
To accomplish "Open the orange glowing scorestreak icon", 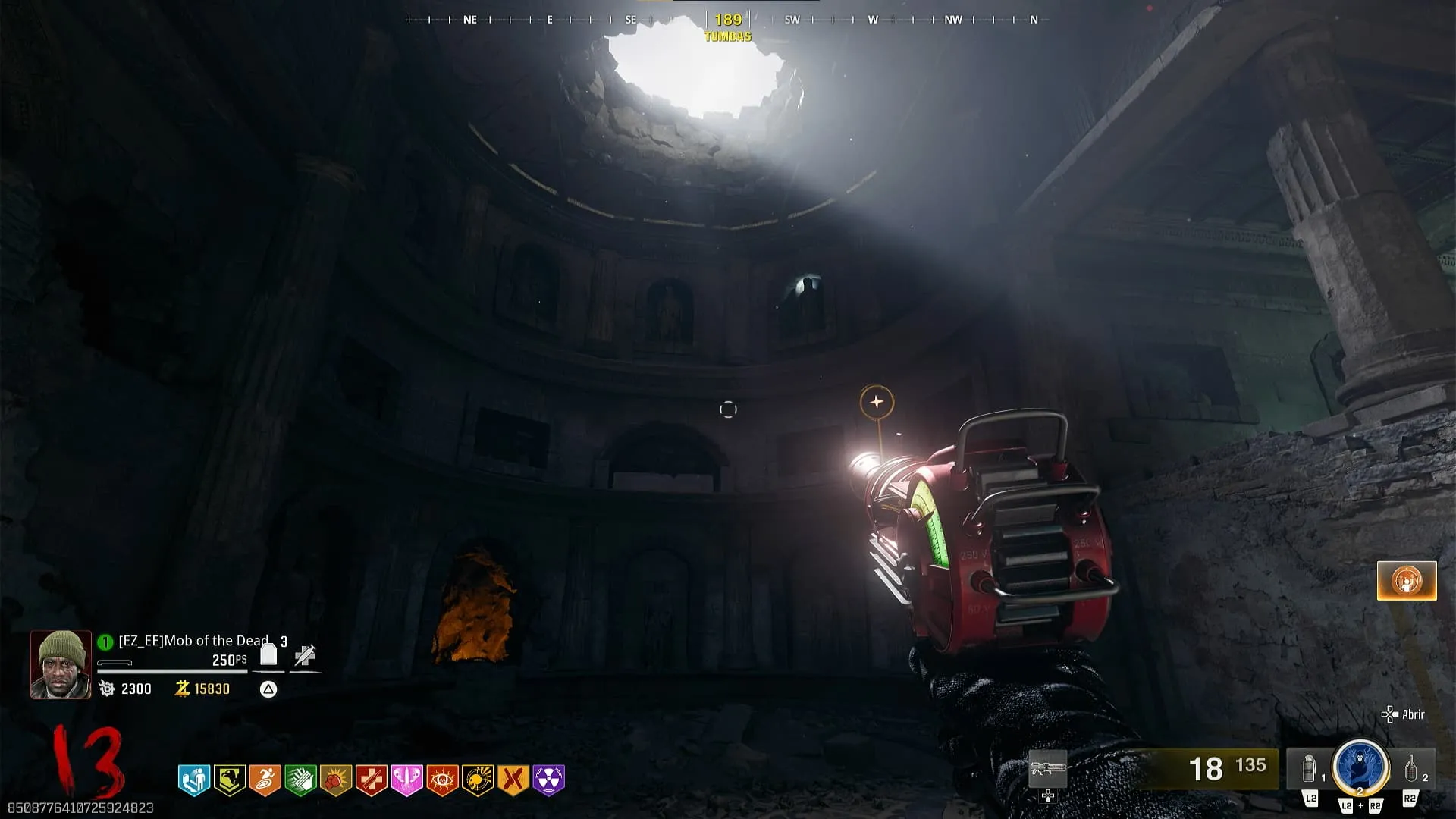I will (1407, 581).
